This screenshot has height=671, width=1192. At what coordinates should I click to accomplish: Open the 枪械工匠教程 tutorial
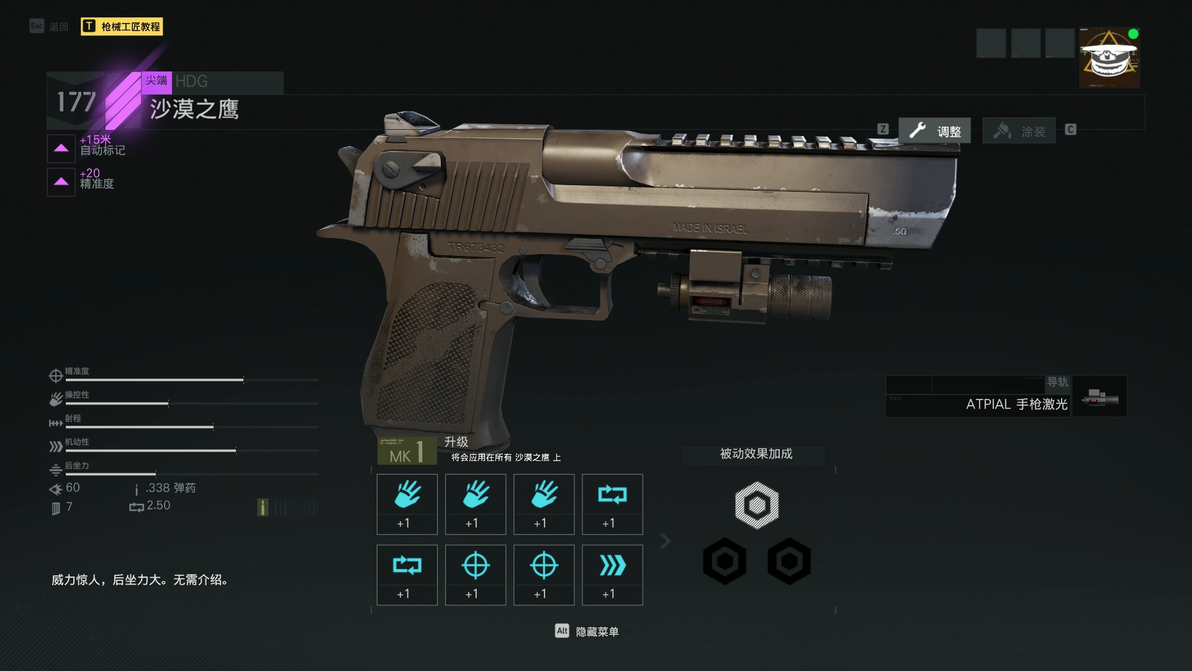click(x=122, y=27)
